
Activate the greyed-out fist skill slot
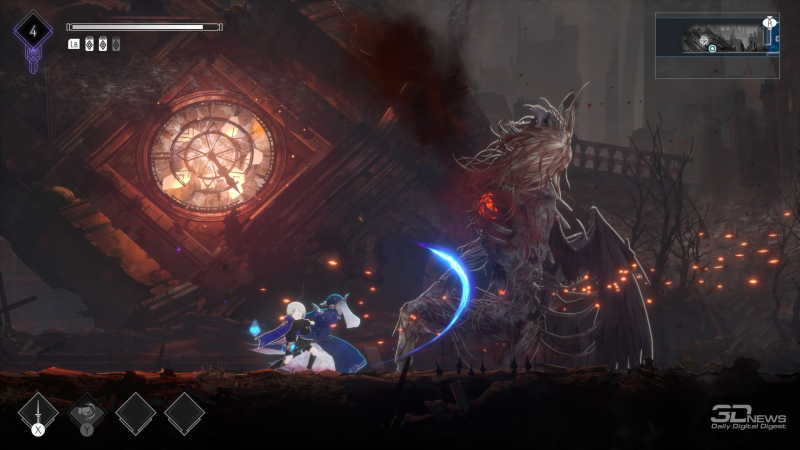(x=86, y=411)
